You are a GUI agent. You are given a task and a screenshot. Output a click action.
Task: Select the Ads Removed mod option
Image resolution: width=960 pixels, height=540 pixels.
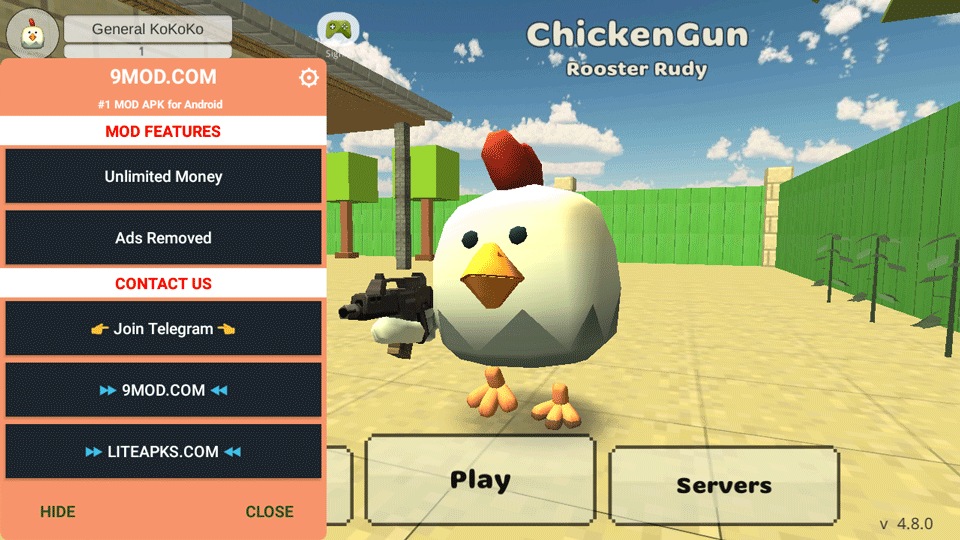[164, 238]
